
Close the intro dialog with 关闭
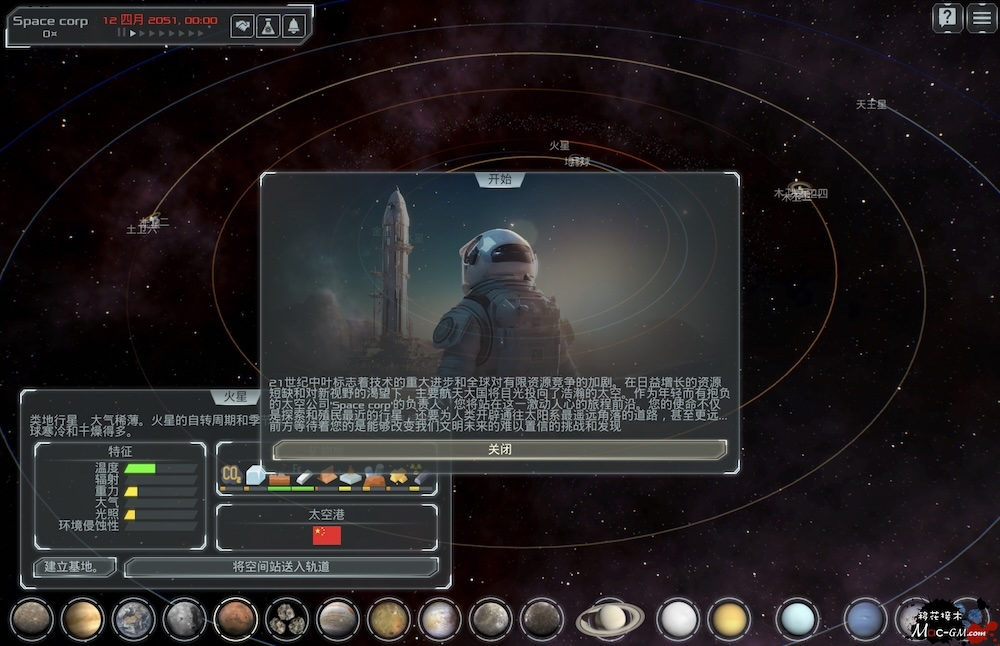(x=499, y=450)
